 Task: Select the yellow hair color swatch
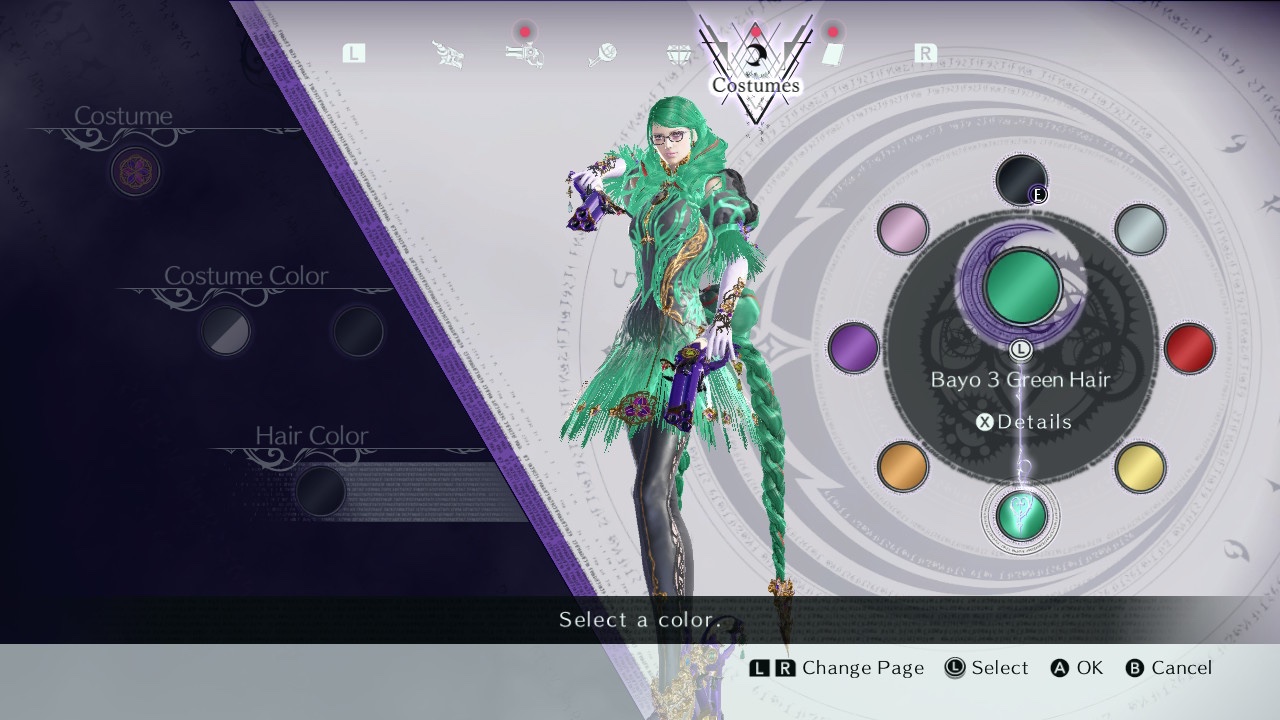click(x=1140, y=467)
